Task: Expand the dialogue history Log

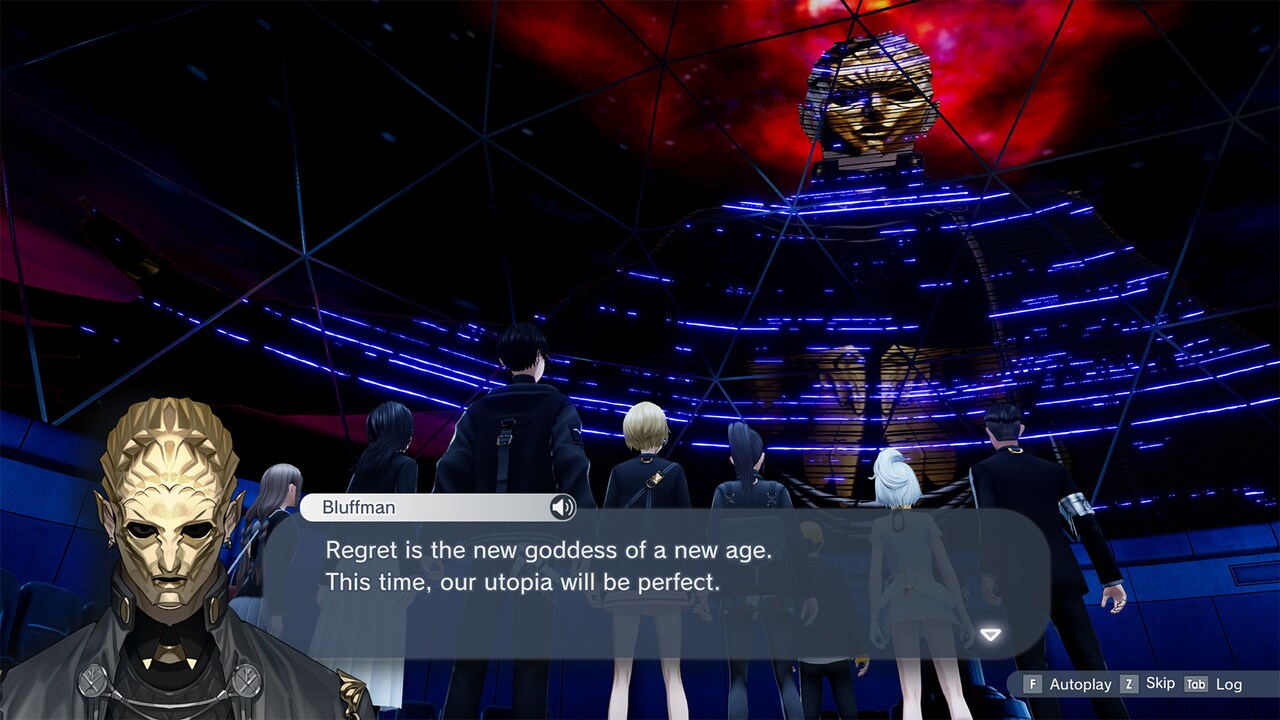Action: tap(1228, 684)
